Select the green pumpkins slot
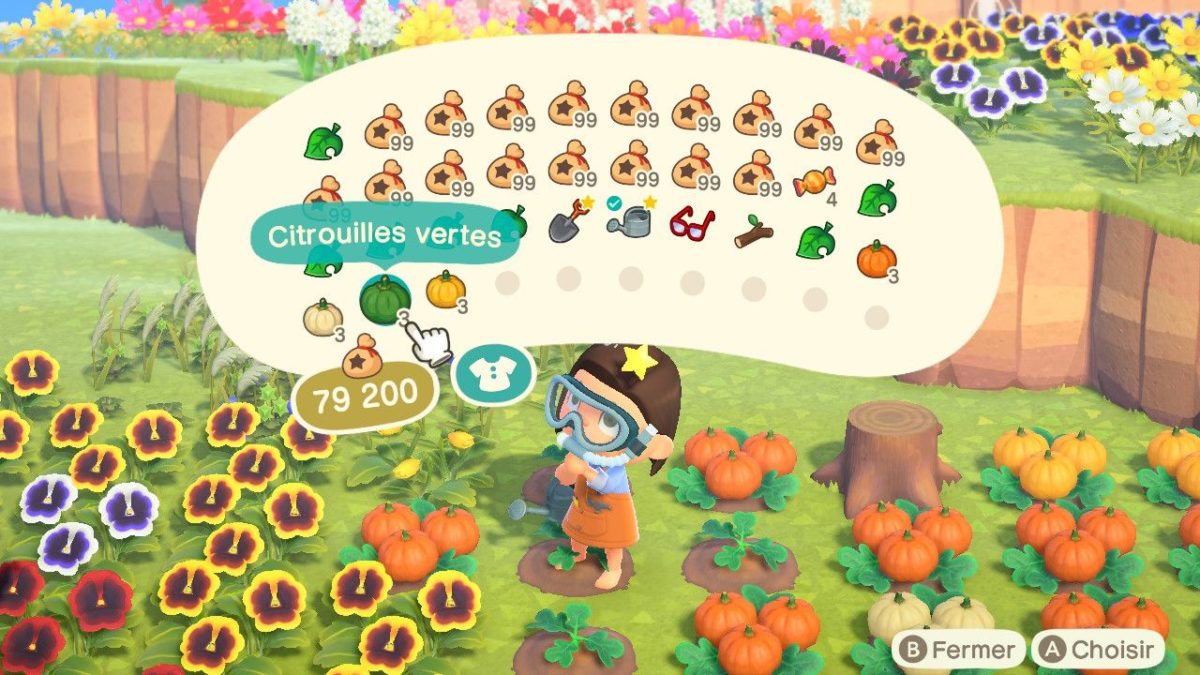Screen dimensions: 1200x675 [x=385, y=298]
